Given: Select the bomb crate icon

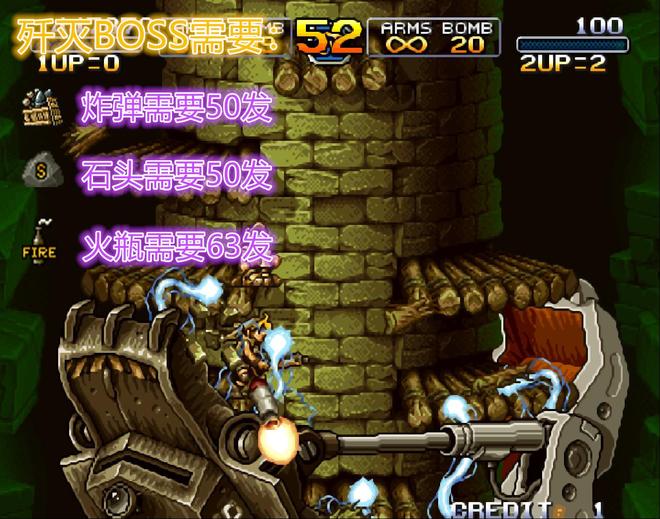Looking at the screenshot, I should (40, 104).
